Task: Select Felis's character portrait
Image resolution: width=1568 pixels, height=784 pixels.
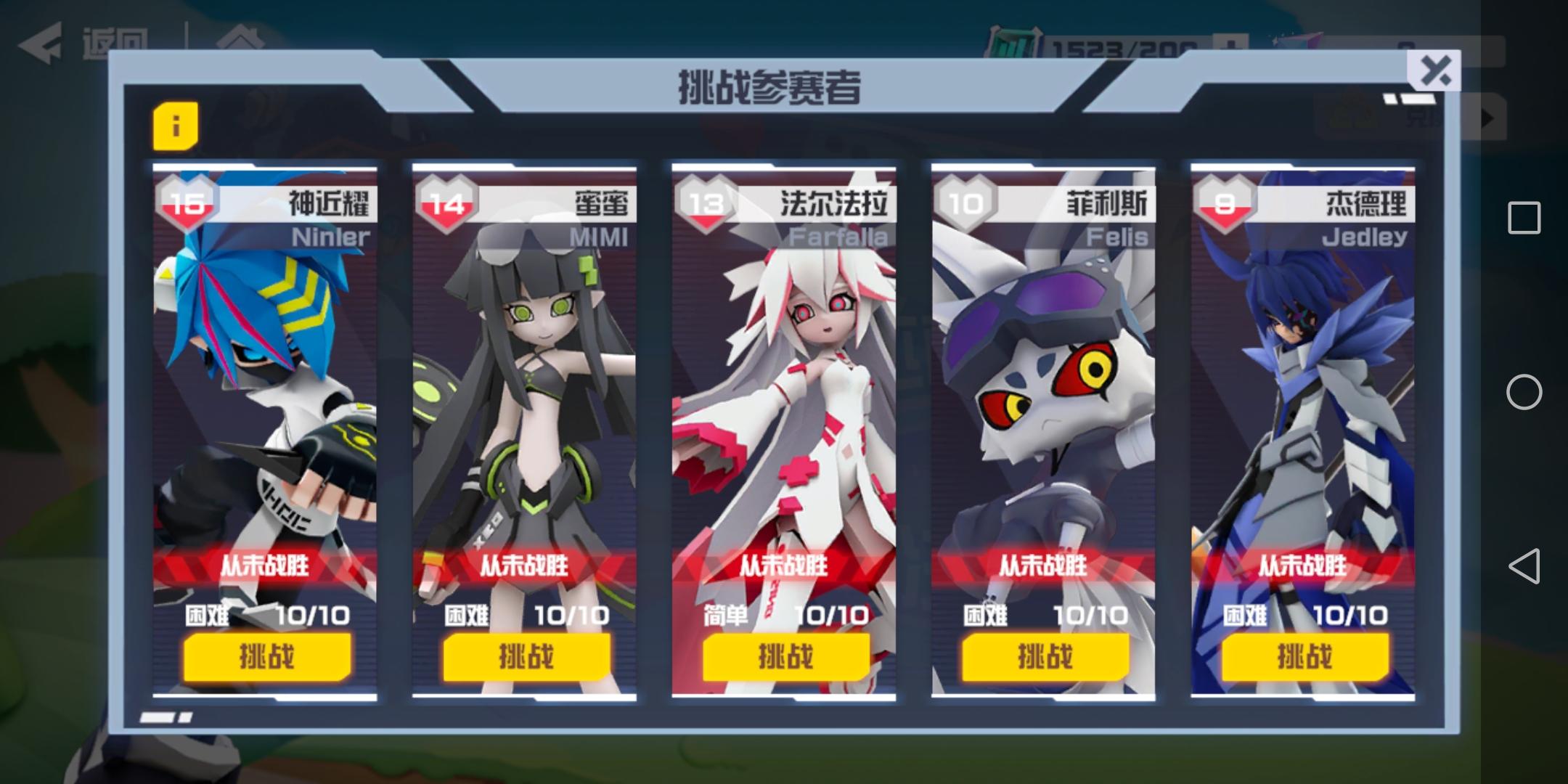Action: [1044, 399]
